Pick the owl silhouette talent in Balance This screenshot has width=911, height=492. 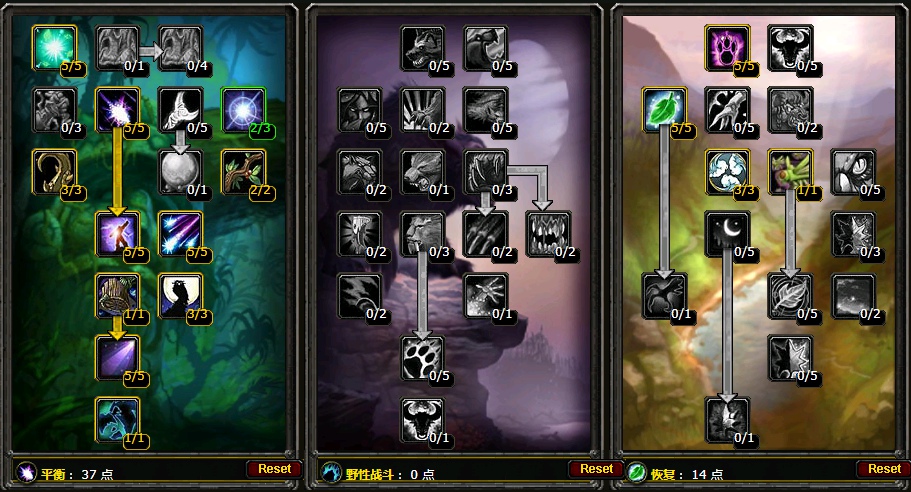click(x=180, y=295)
